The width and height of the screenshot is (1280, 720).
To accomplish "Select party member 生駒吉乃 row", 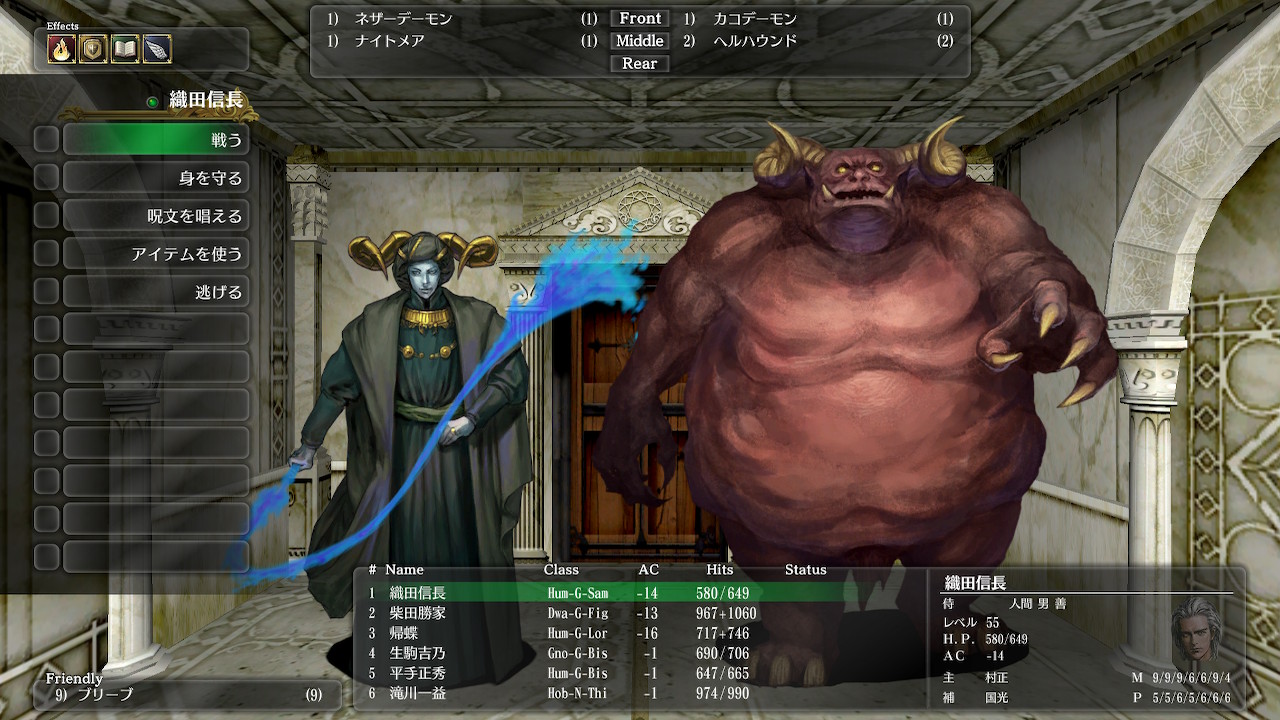I will coord(418,653).
